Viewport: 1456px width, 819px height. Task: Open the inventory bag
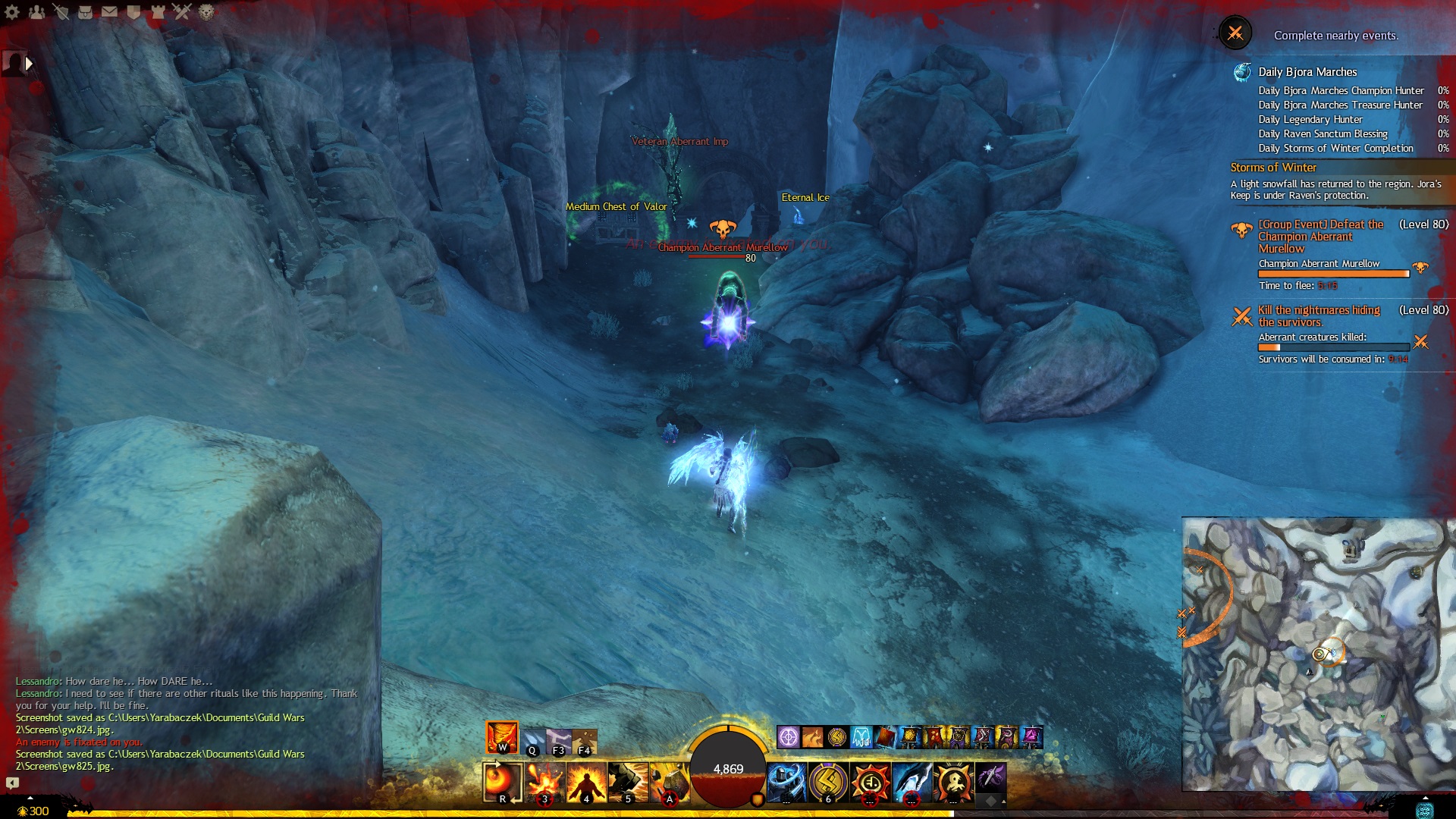85,12
